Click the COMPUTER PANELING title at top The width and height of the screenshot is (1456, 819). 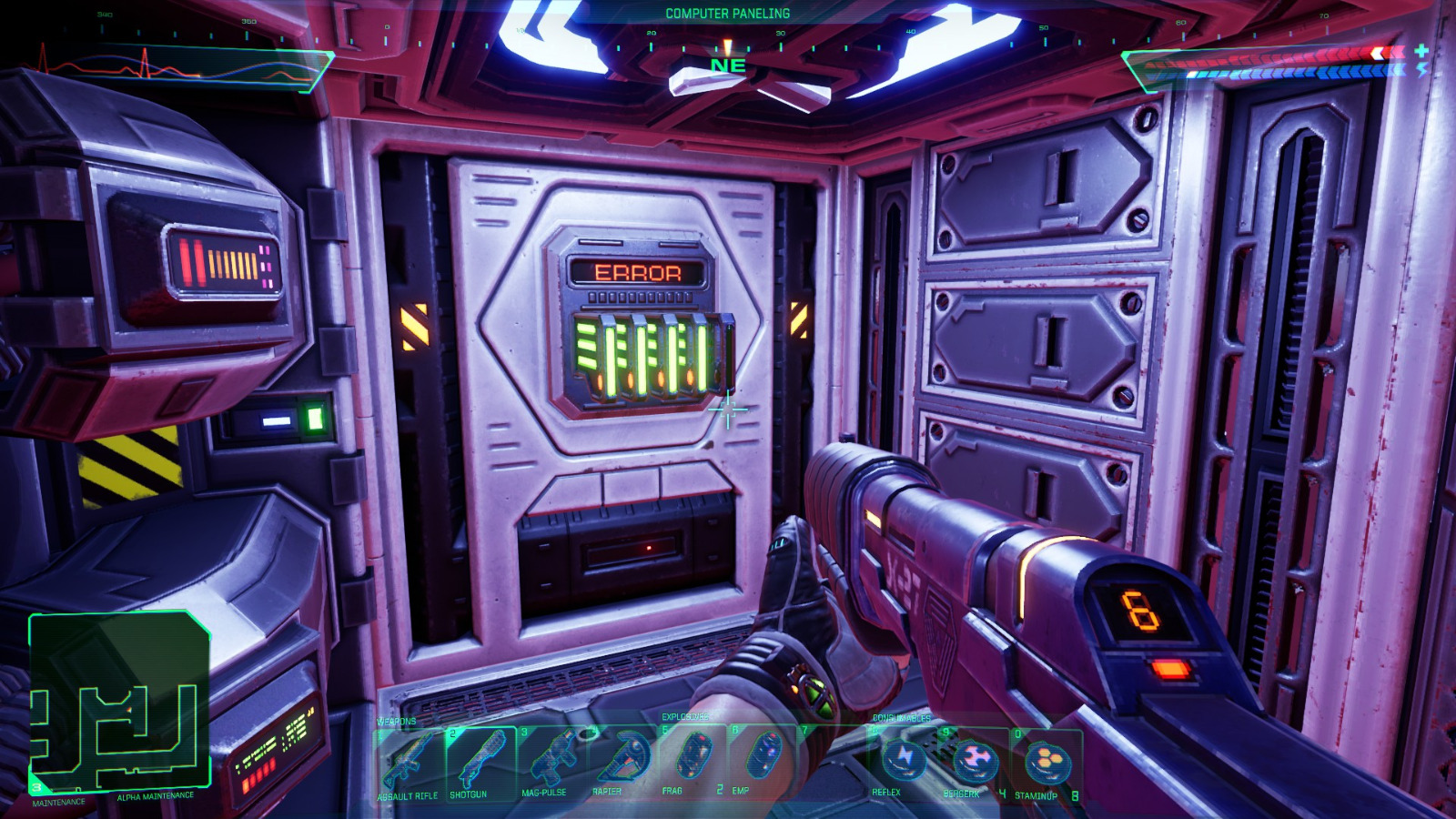pos(727,13)
